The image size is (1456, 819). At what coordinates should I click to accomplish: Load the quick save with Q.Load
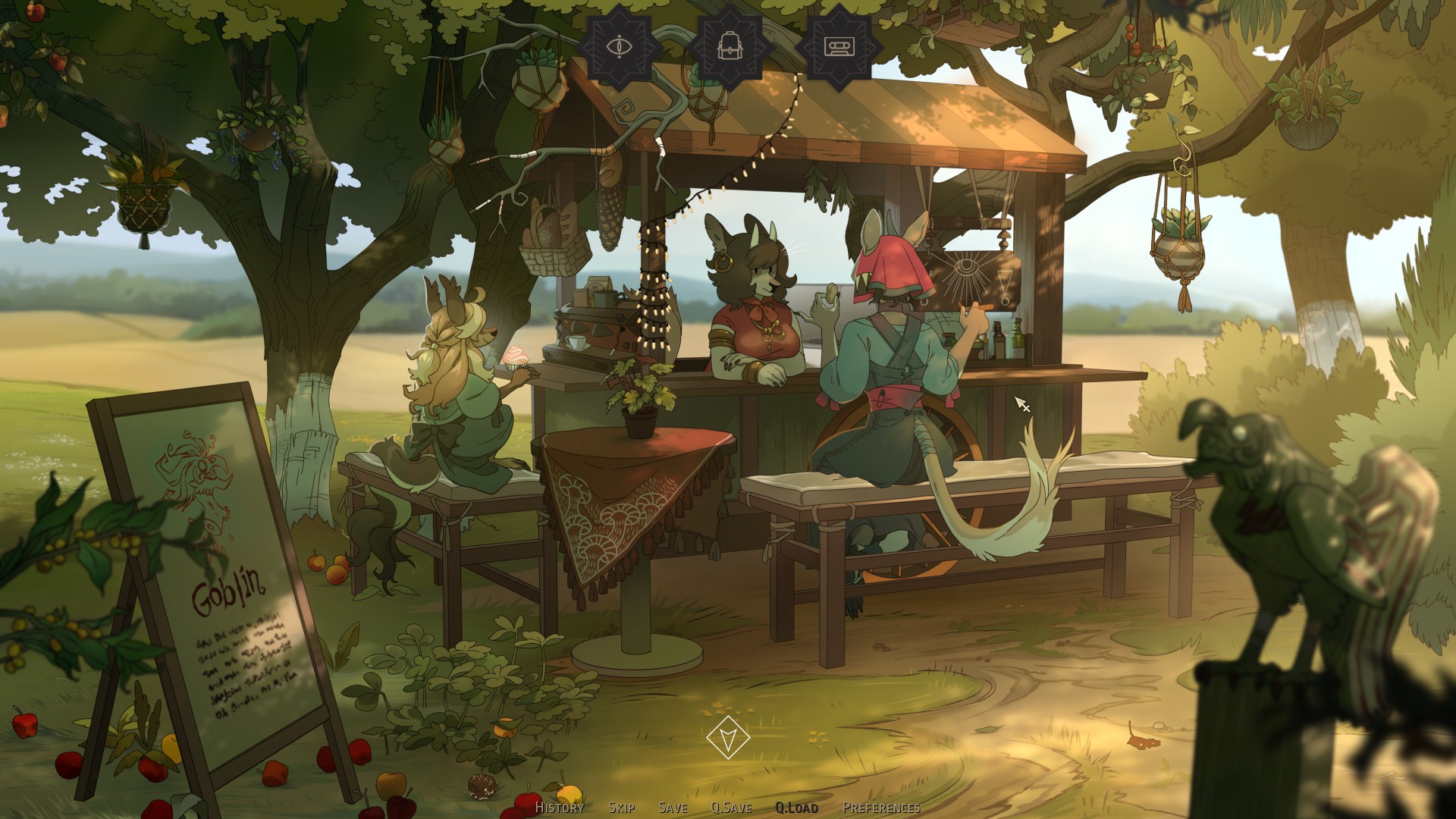[x=796, y=808]
